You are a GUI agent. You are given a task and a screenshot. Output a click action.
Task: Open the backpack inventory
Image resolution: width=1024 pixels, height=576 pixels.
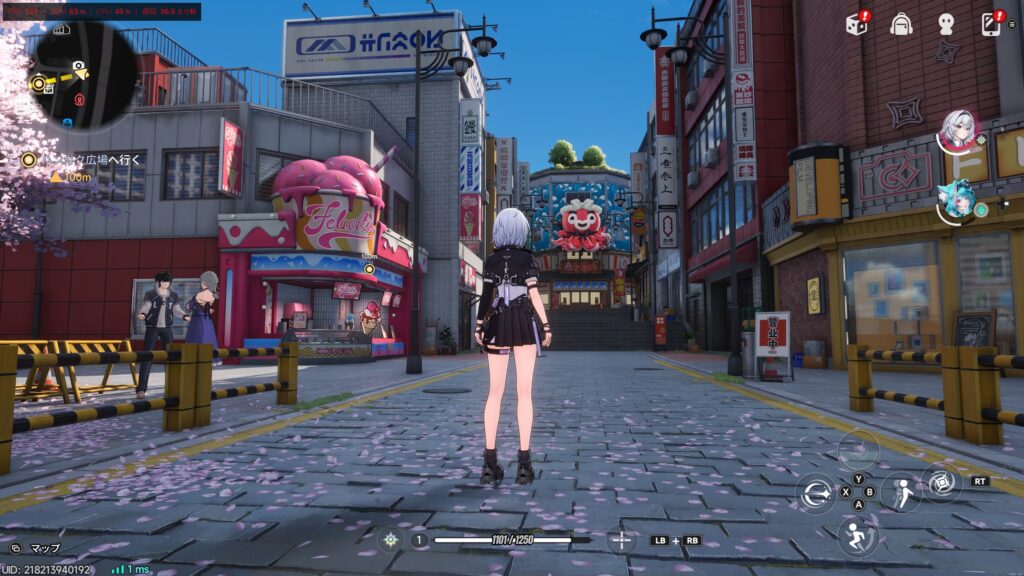pos(901,24)
